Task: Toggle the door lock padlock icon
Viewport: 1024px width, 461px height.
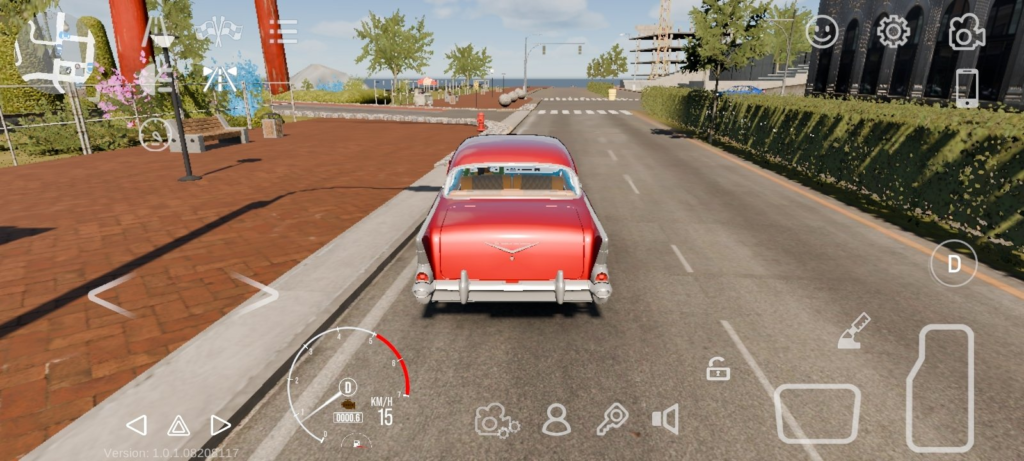Action: [717, 370]
